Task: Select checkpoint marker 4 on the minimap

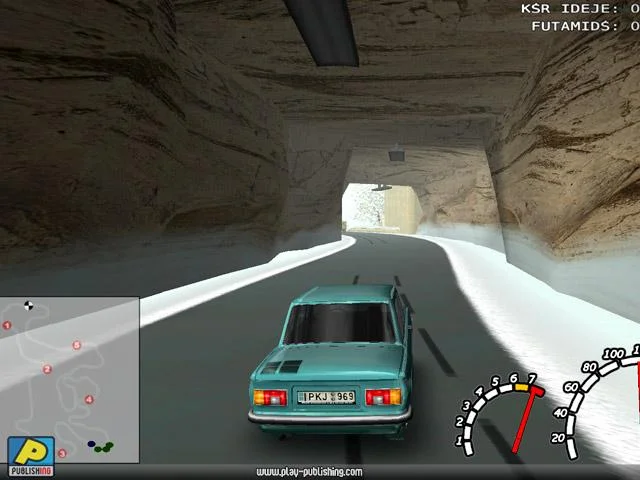Action: click(x=89, y=400)
